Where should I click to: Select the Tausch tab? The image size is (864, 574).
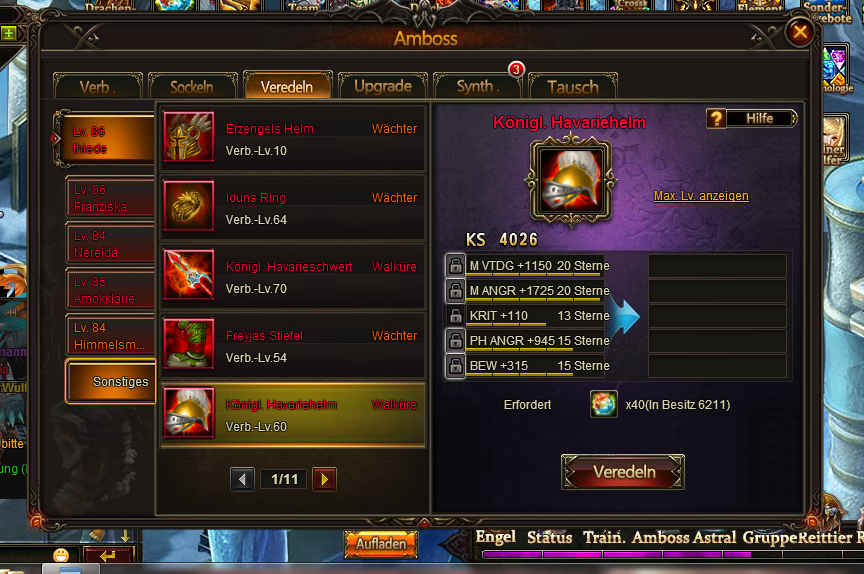(573, 87)
